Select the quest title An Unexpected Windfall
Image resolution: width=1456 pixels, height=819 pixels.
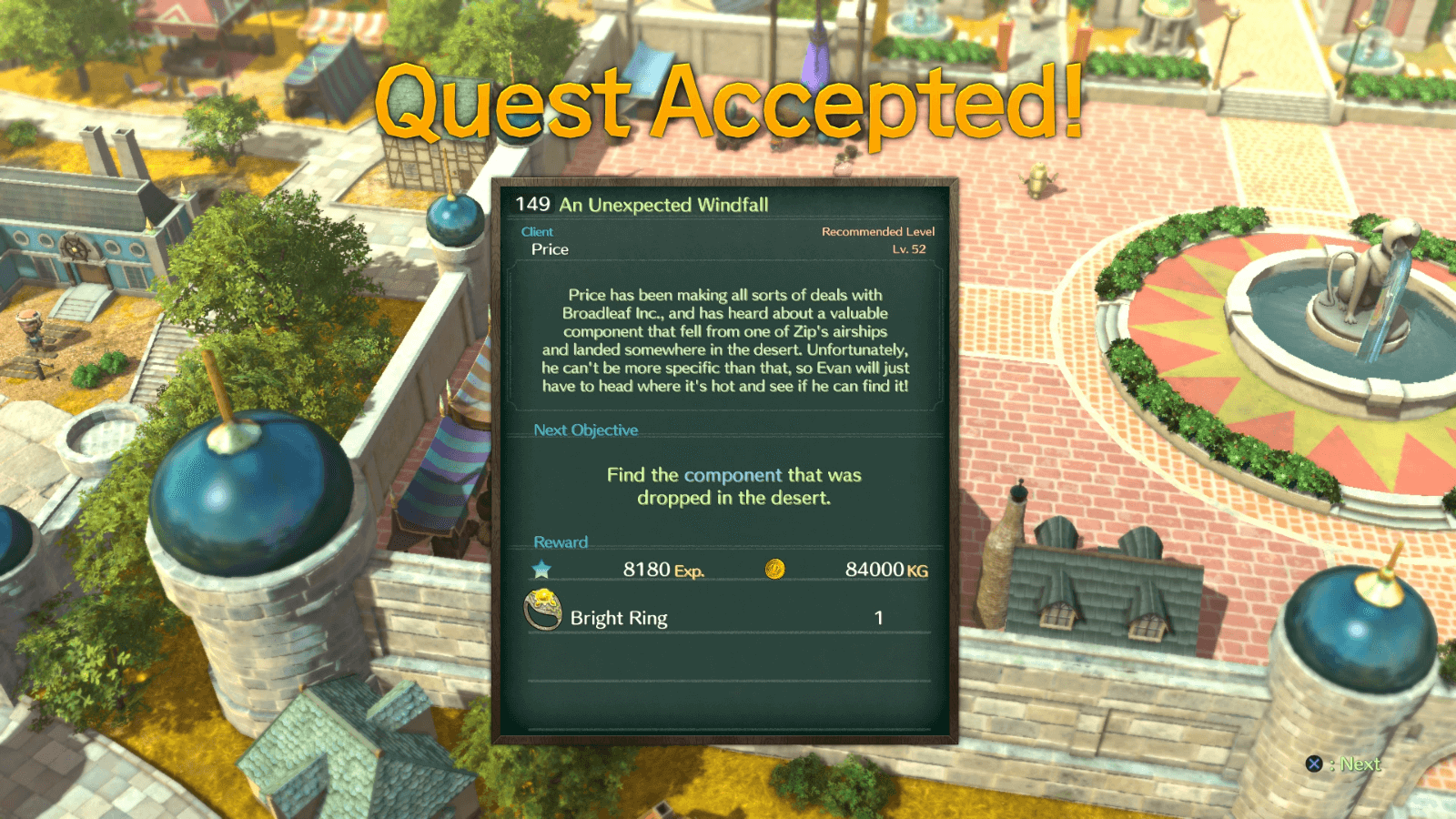pos(664,206)
